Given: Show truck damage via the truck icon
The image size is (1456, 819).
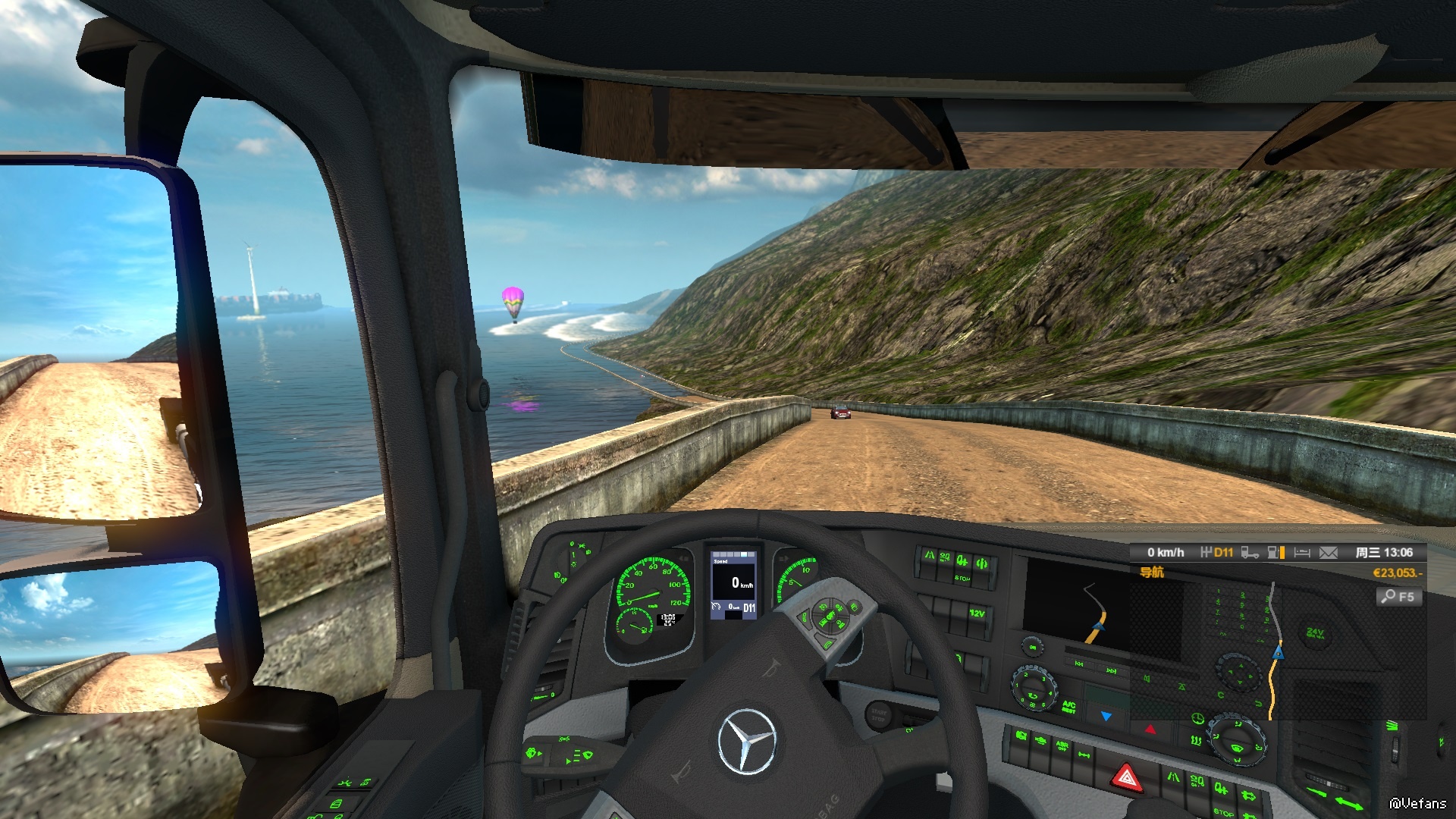Looking at the screenshot, I should (1250, 553).
